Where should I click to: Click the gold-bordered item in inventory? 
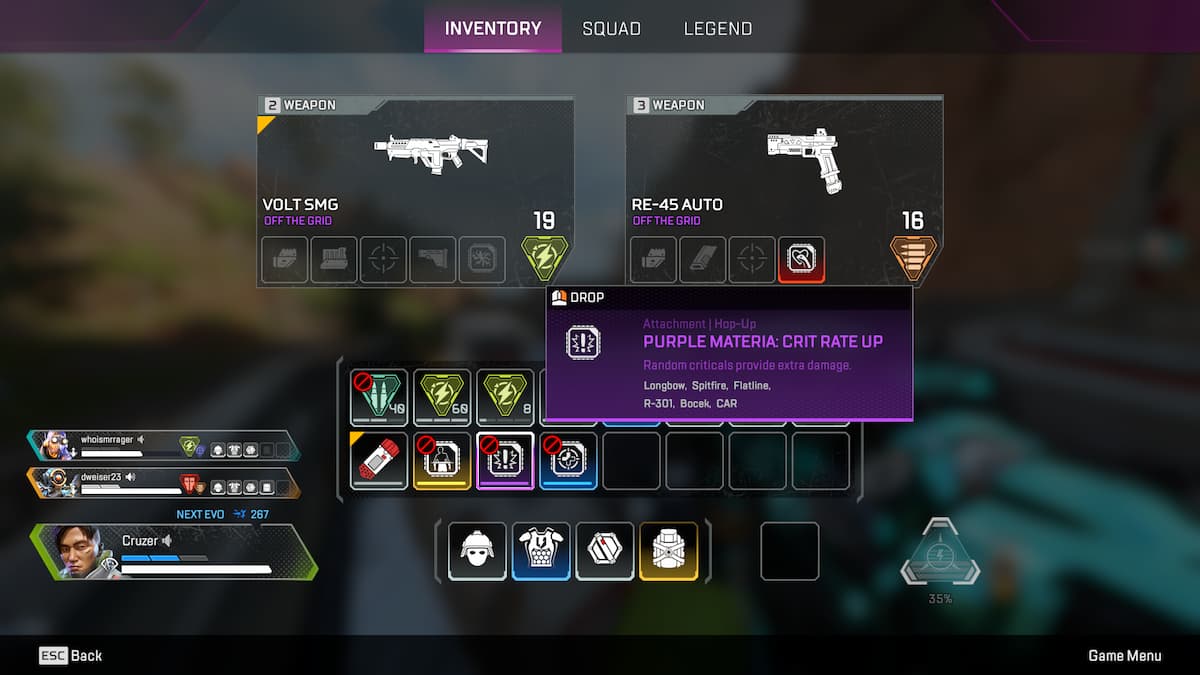(442, 460)
